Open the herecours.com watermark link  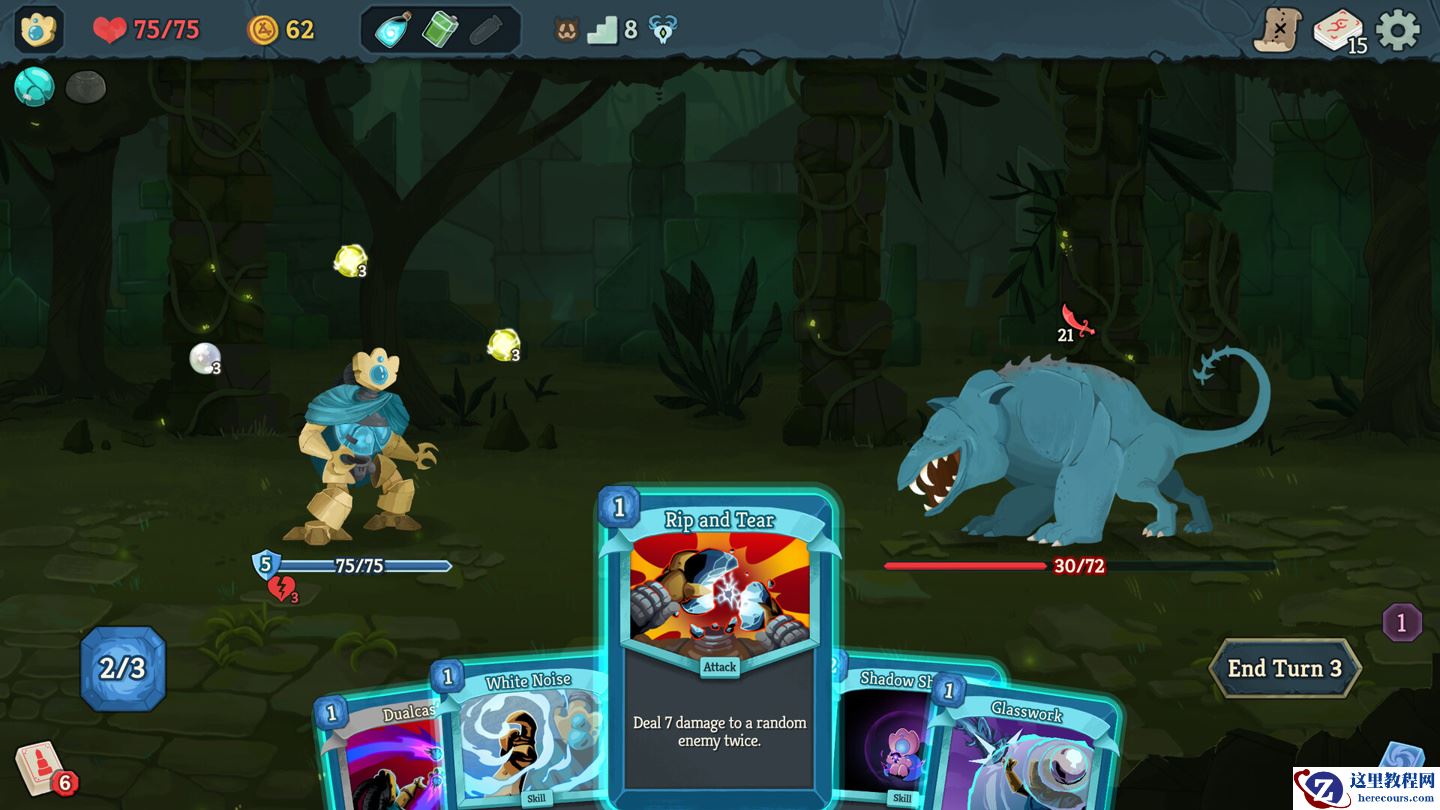(x=1366, y=788)
